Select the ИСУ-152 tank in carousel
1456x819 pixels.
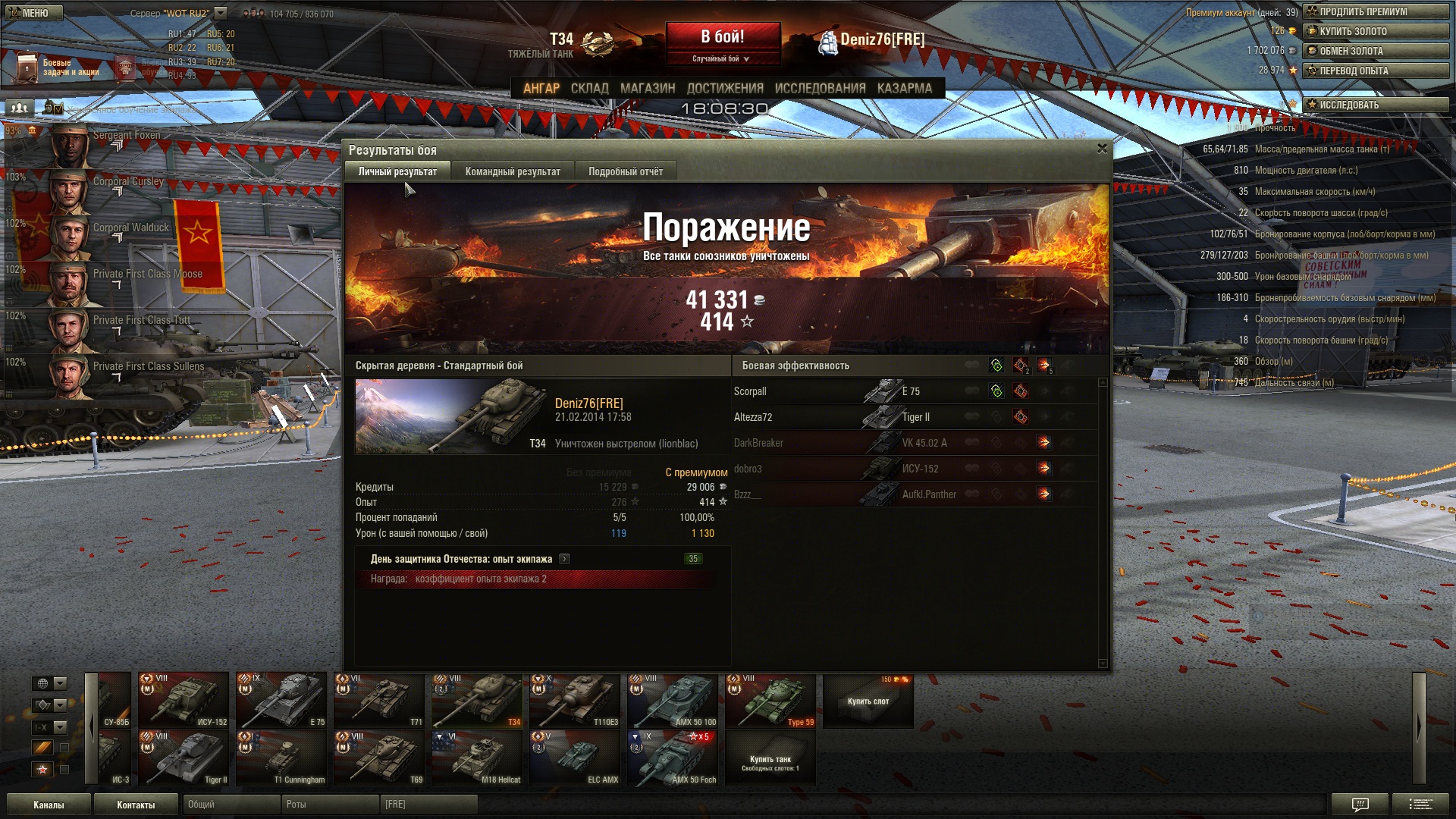click(x=184, y=700)
